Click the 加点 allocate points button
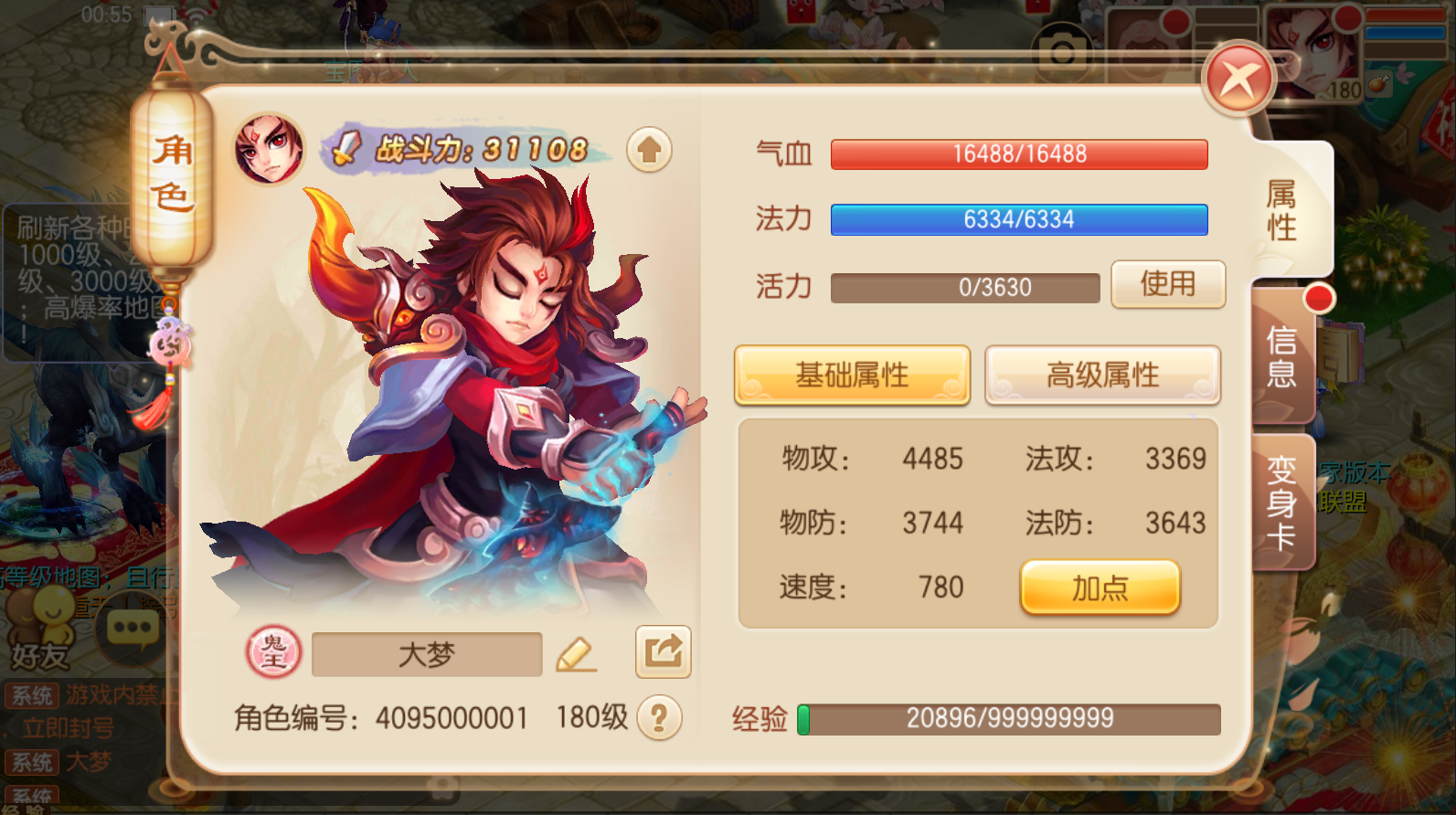Image resolution: width=1456 pixels, height=815 pixels. [1100, 588]
